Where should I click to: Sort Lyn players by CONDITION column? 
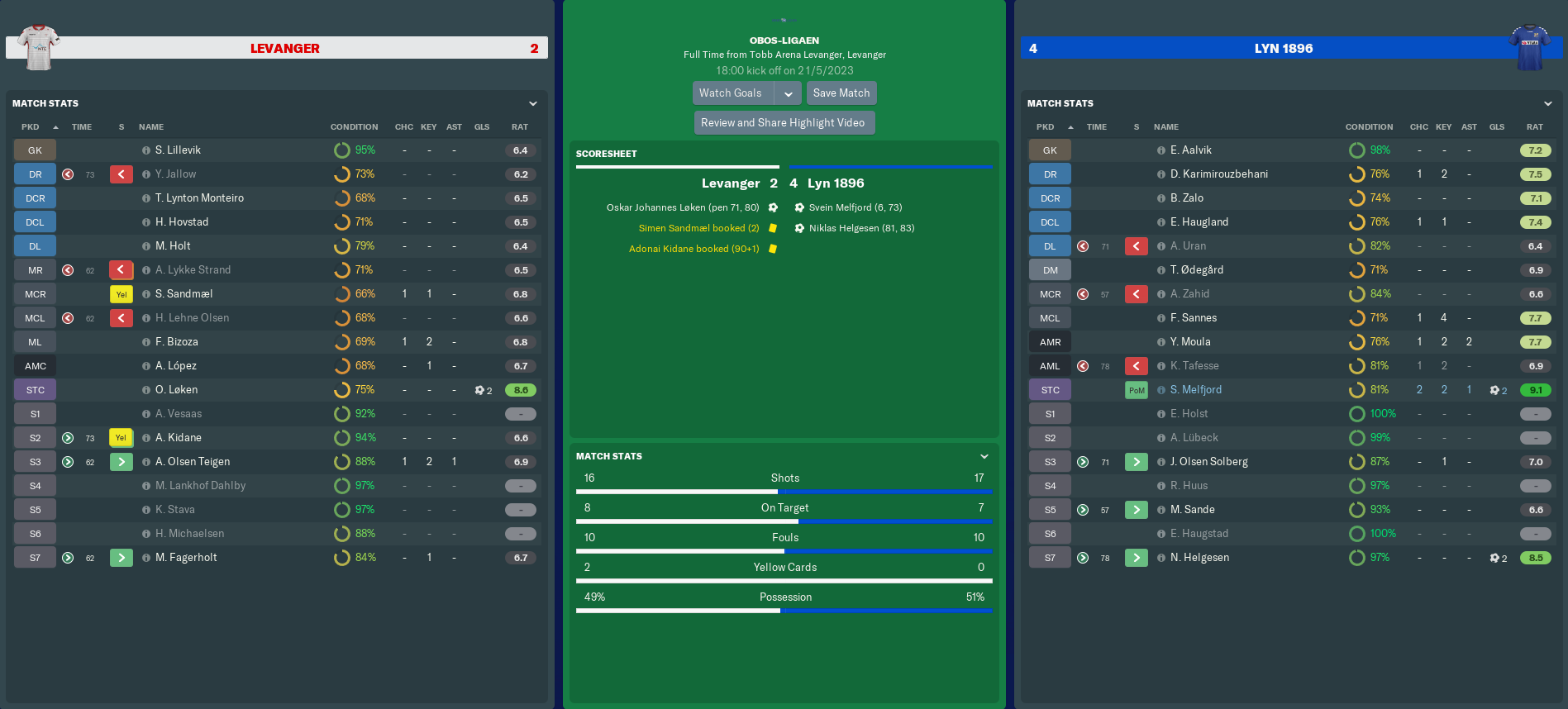pos(1369,127)
